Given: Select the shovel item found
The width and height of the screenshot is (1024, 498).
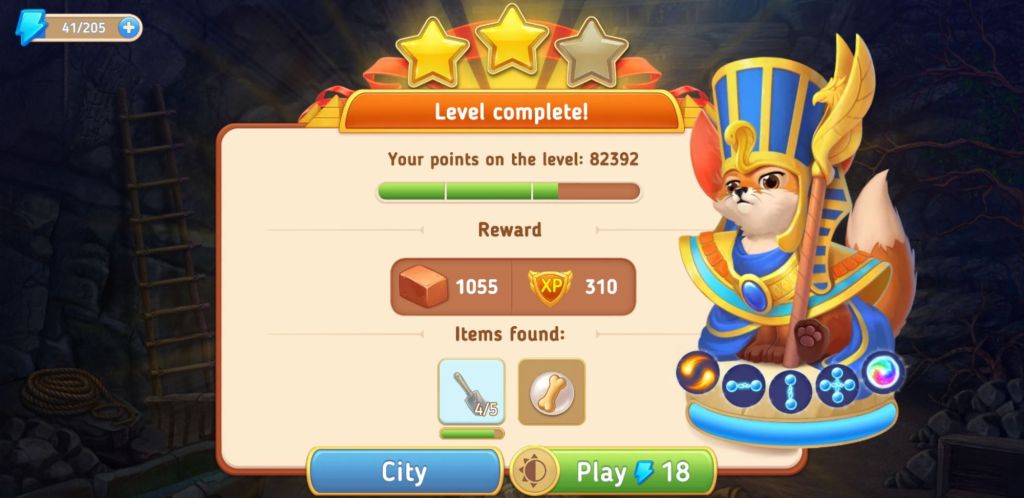Looking at the screenshot, I should coord(471,392).
